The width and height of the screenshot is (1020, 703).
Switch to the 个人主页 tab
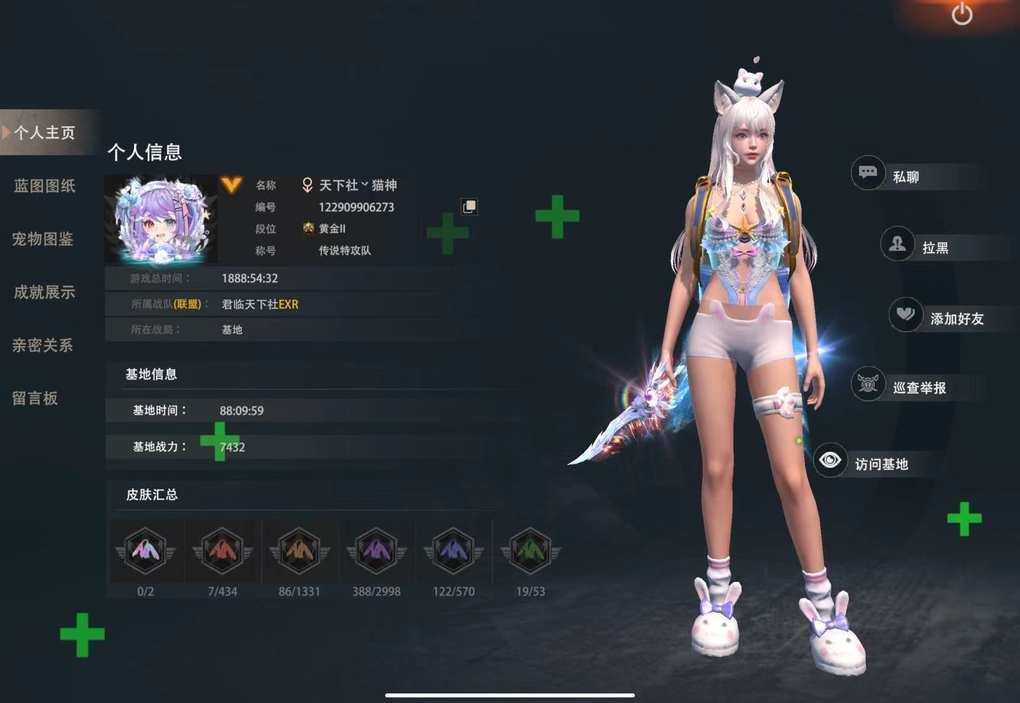click(45, 132)
